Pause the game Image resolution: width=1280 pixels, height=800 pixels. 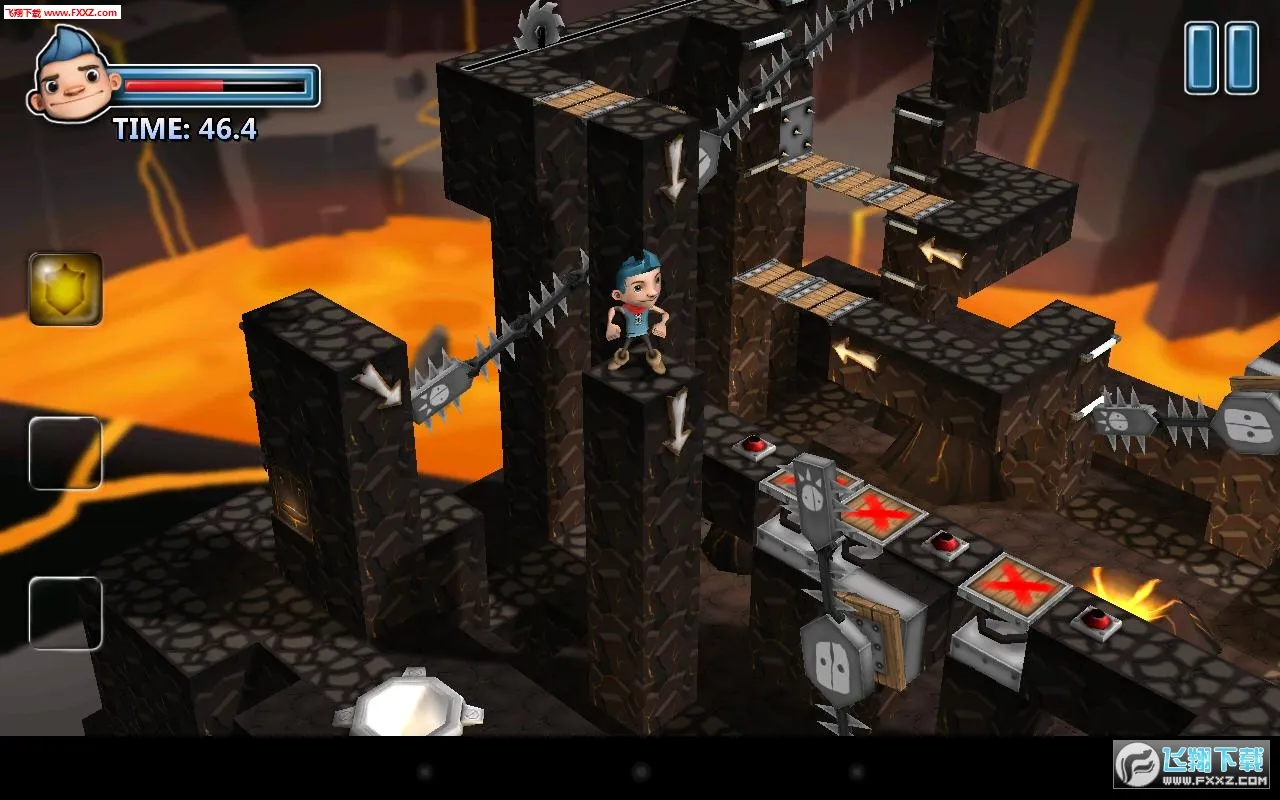(x=1221, y=59)
